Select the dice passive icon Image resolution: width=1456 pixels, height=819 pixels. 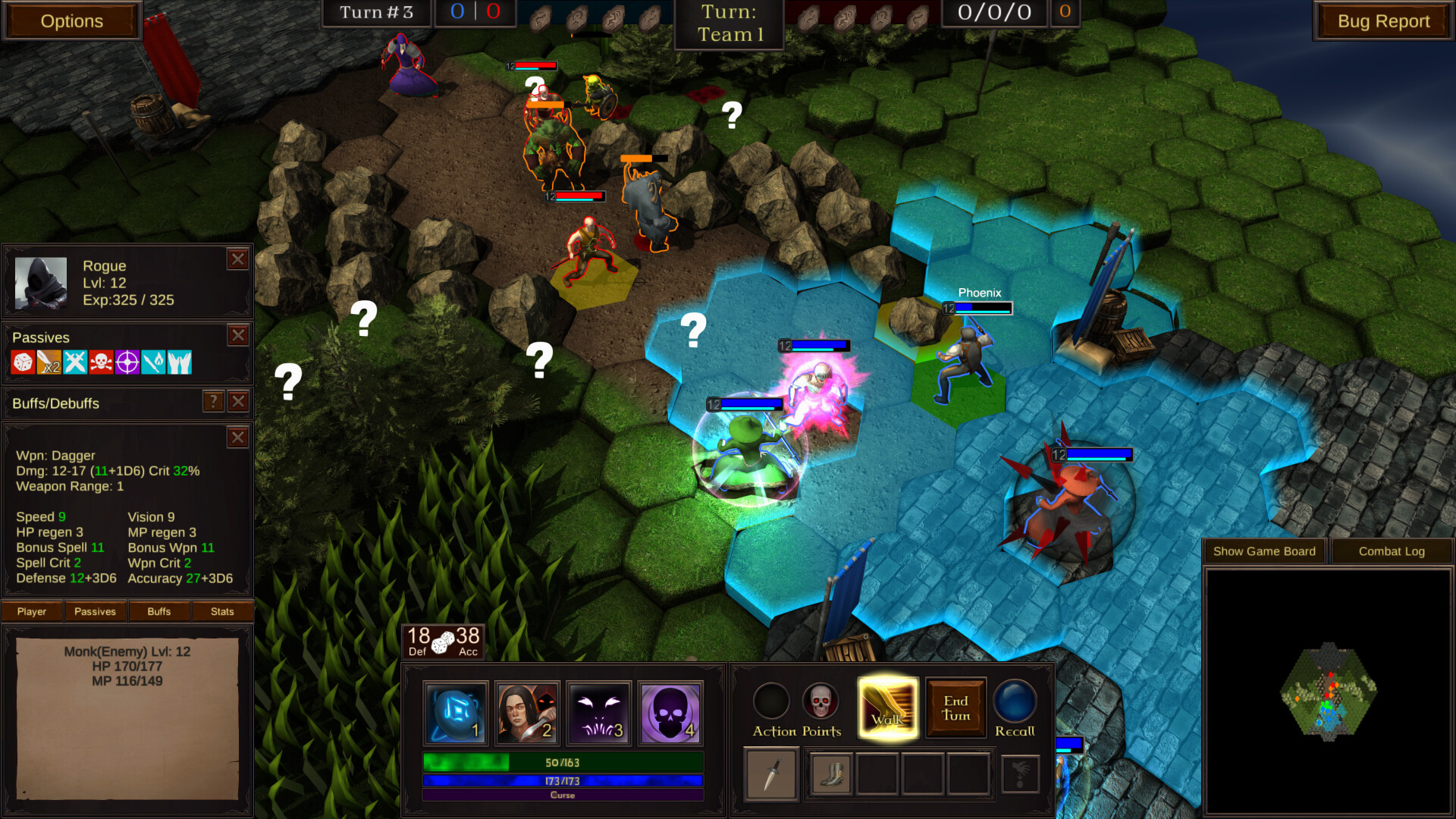21,362
